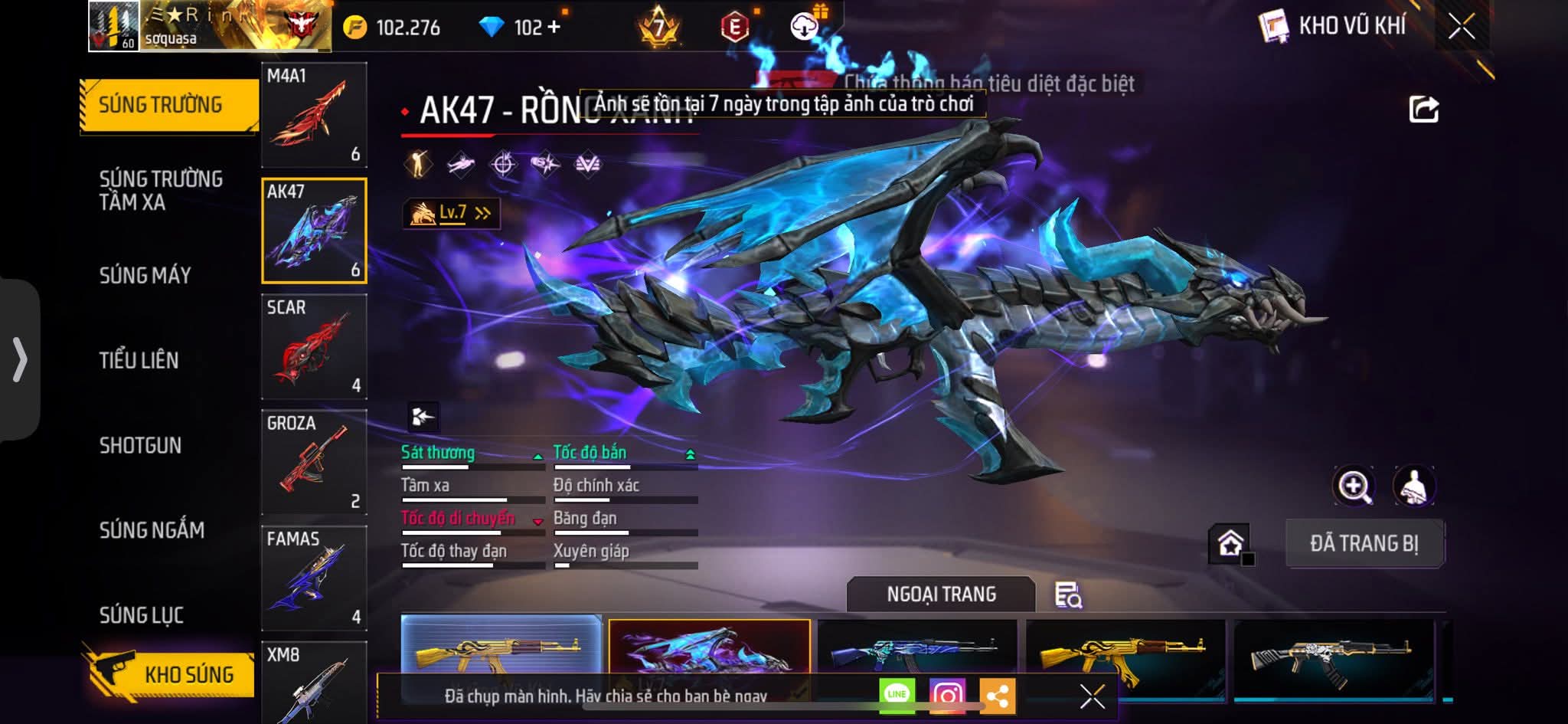Switch to Súng Trường Tầm Xa category
Viewport: 1568px width, 724px height.
(x=161, y=190)
